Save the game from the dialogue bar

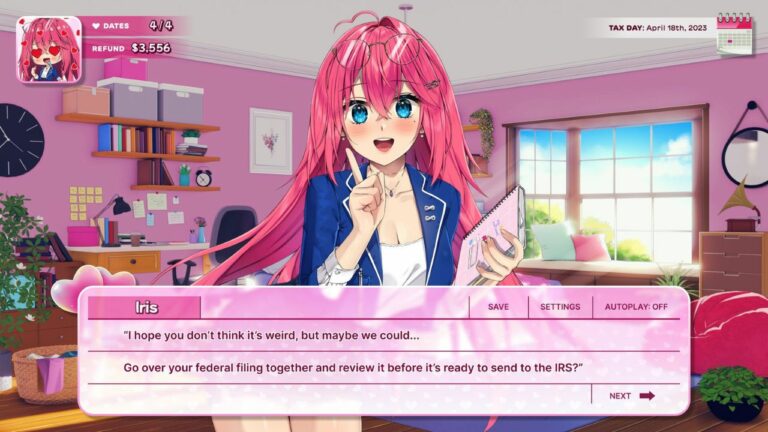[498, 307]
